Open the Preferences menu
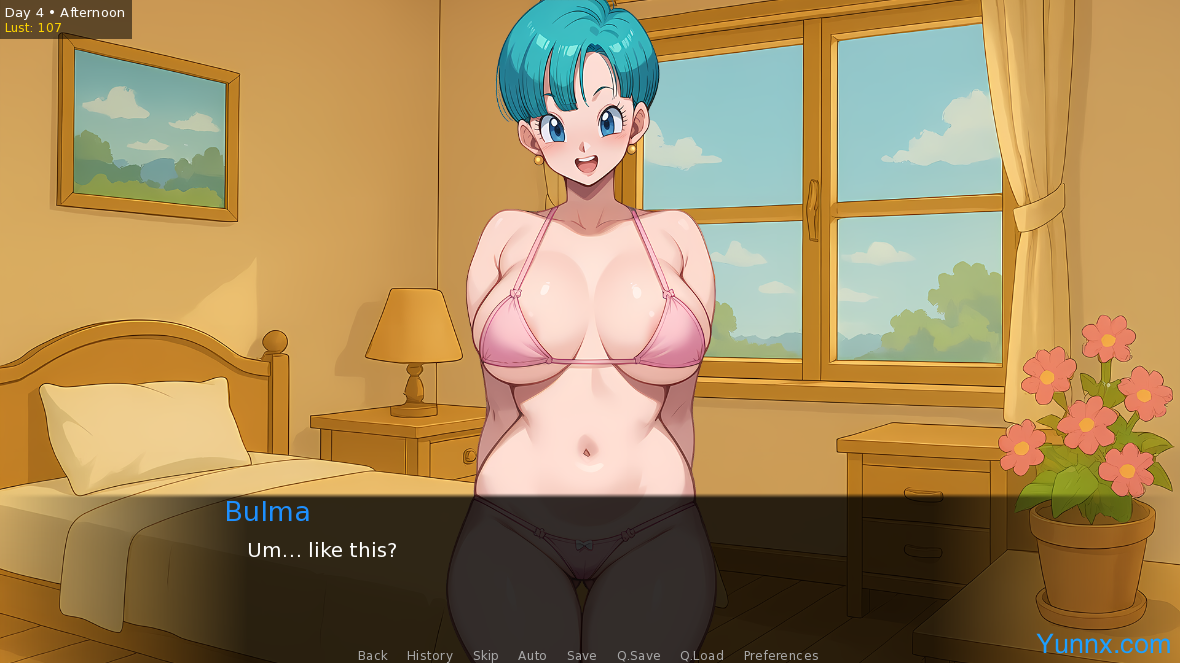Image resolution: width=1180 pixels, height=663 pixels. pyautogui.click(x=780, y=655)
